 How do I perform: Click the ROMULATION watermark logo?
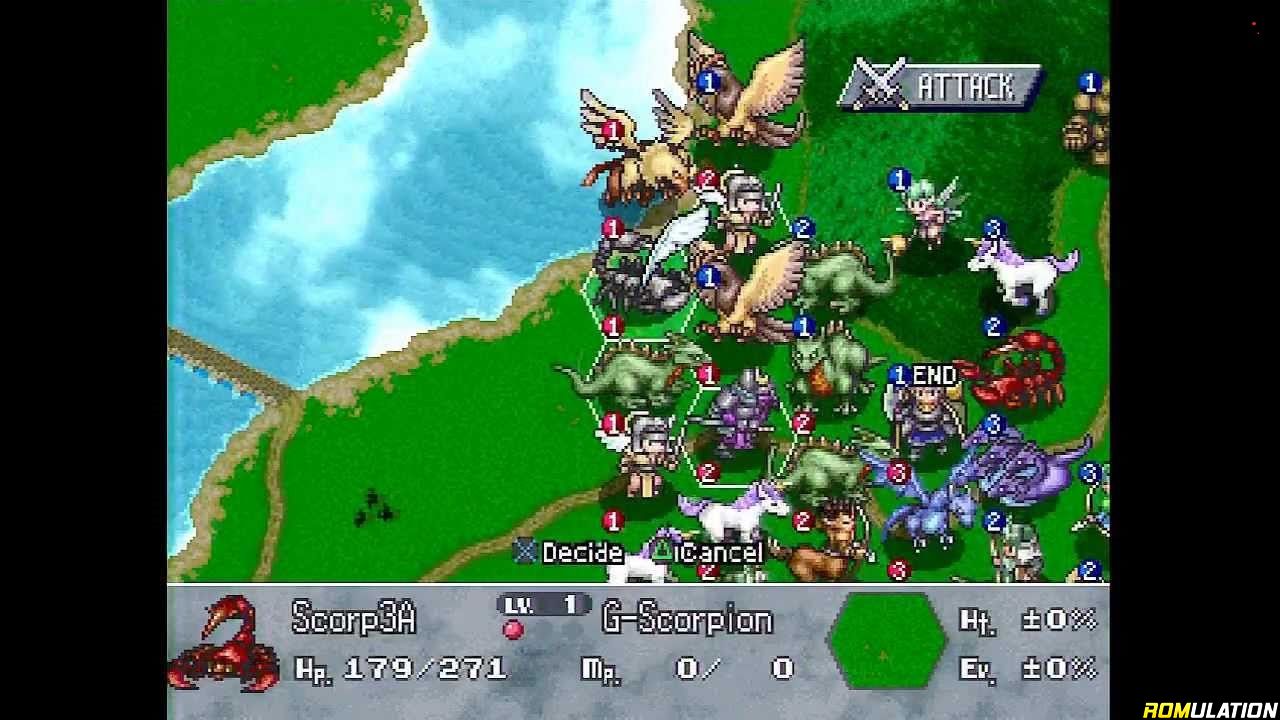[1209, 709]
